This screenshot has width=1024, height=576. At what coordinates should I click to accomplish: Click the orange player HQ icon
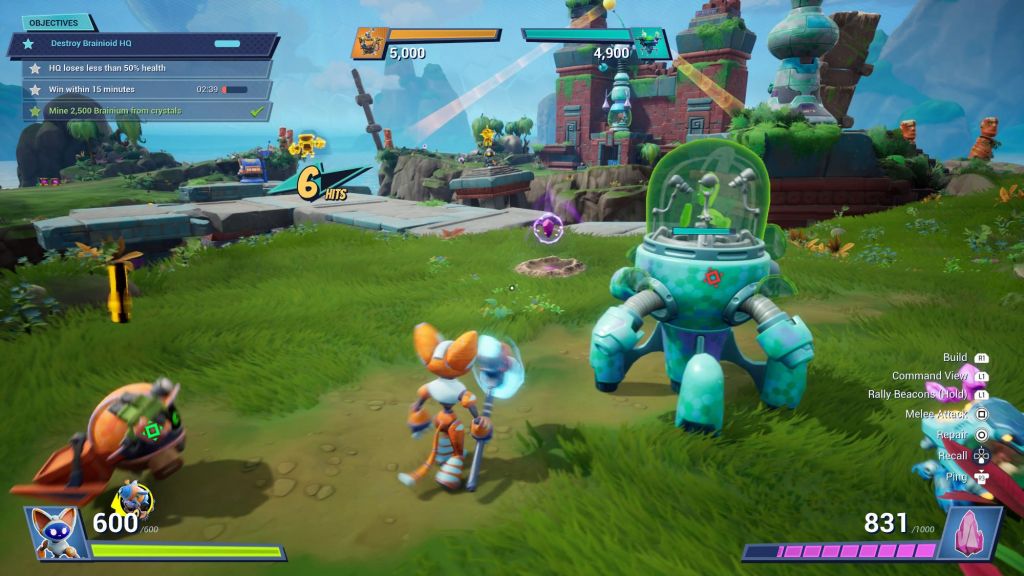click(x=369, y=43)
